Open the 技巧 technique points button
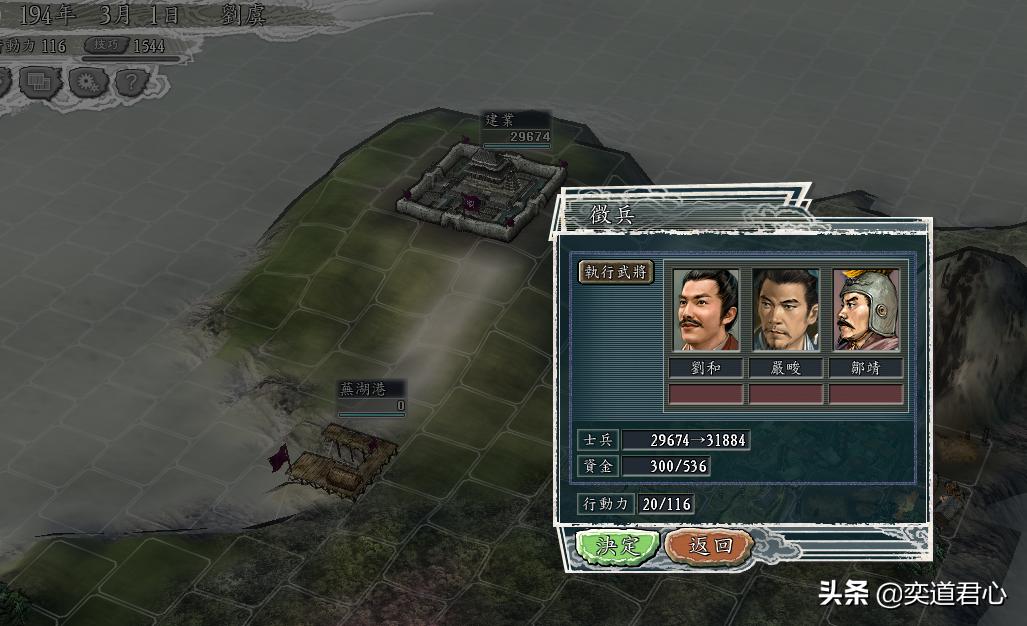Viewport: 1027px width, 626px height. [x=105, y=45]
